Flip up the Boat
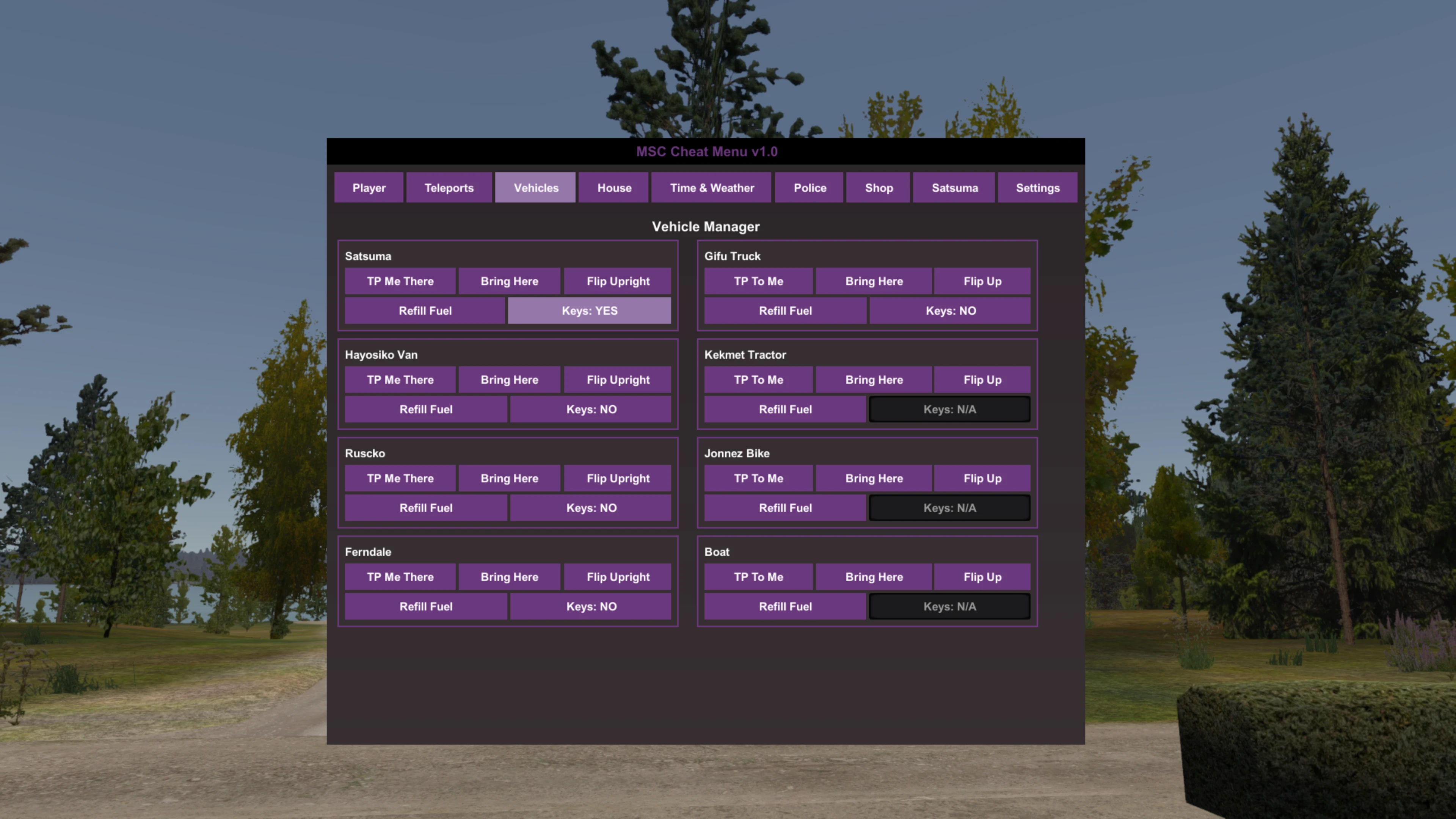The height and width of the screenshot is (819, 1456). (x=982, y=576)
